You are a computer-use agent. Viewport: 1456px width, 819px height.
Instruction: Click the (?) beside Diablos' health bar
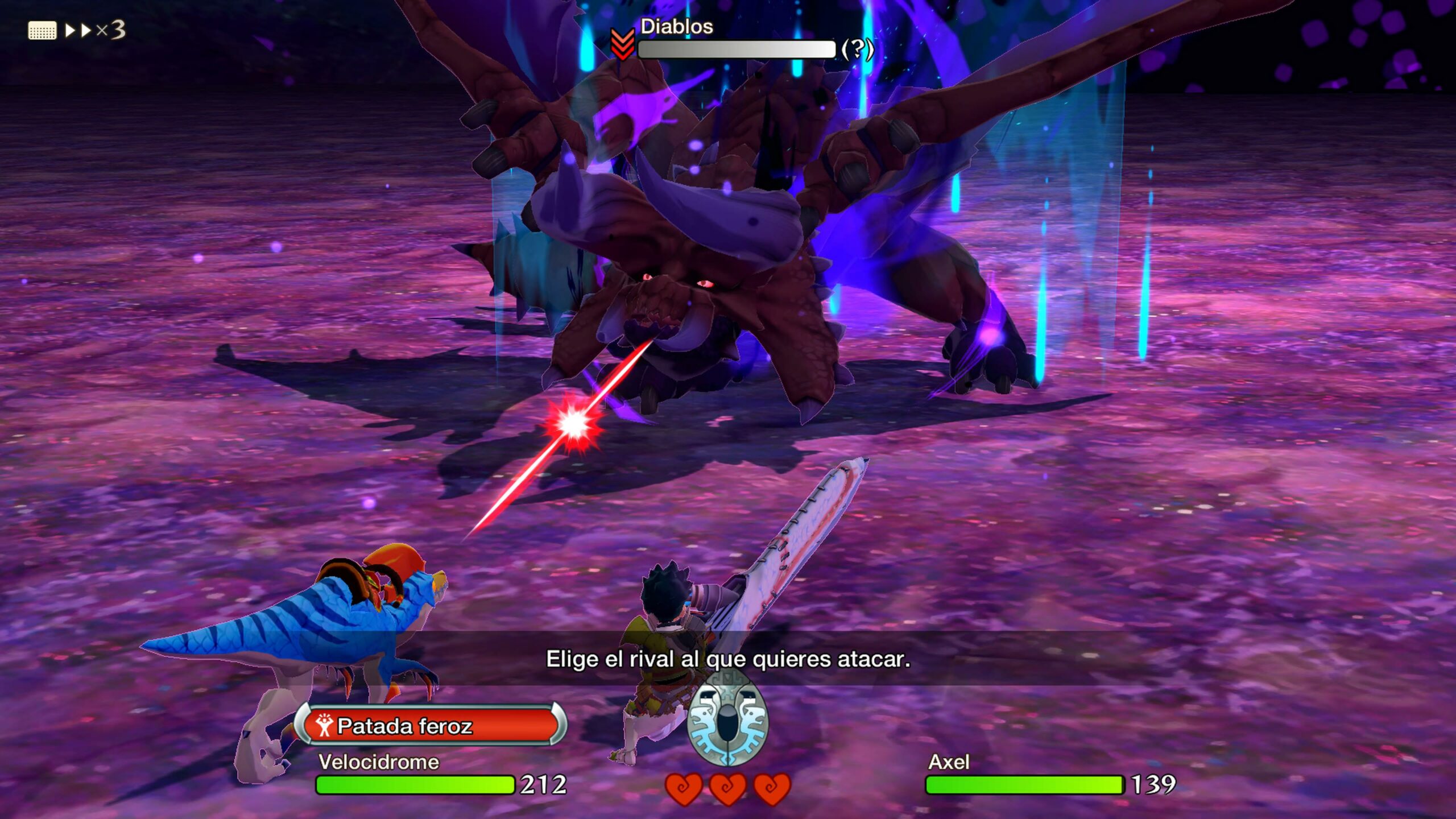click(x=857, y=49)
